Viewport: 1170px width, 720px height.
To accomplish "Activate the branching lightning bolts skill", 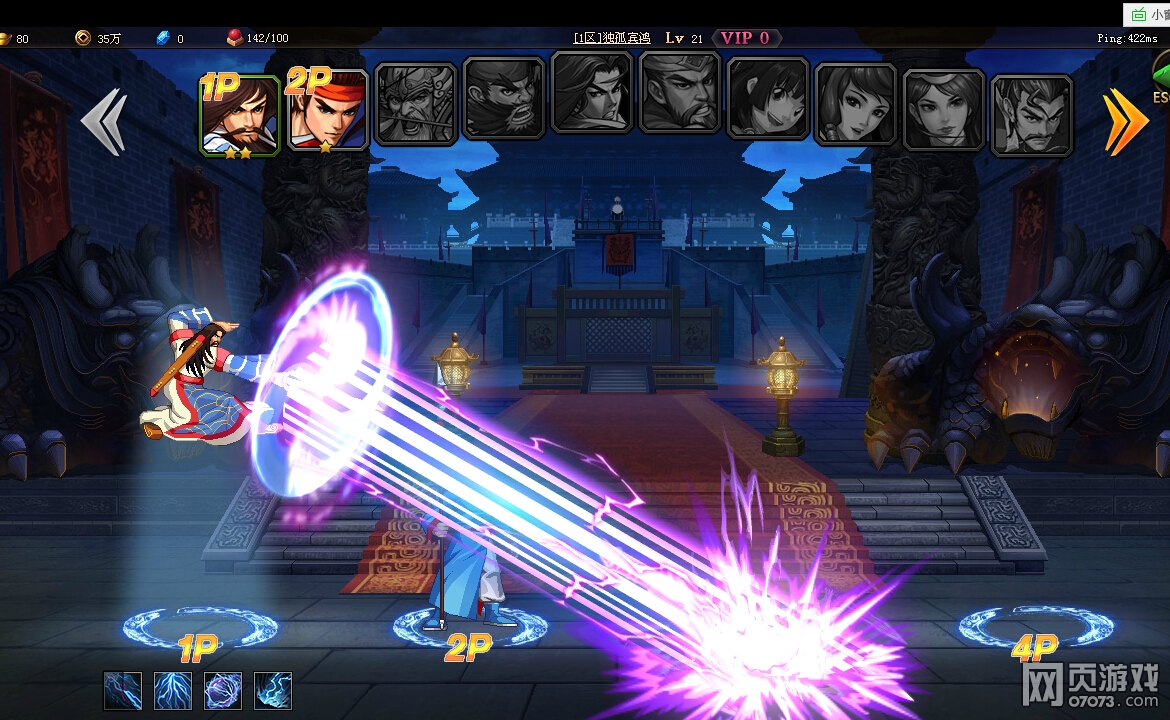I will (x=173, y=691).
